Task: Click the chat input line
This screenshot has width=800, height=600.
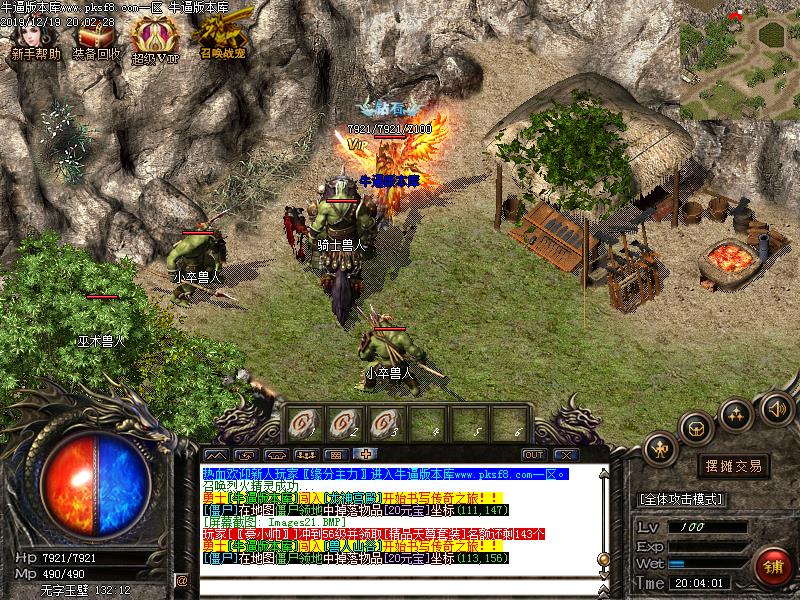Action: tap(390, 580)
